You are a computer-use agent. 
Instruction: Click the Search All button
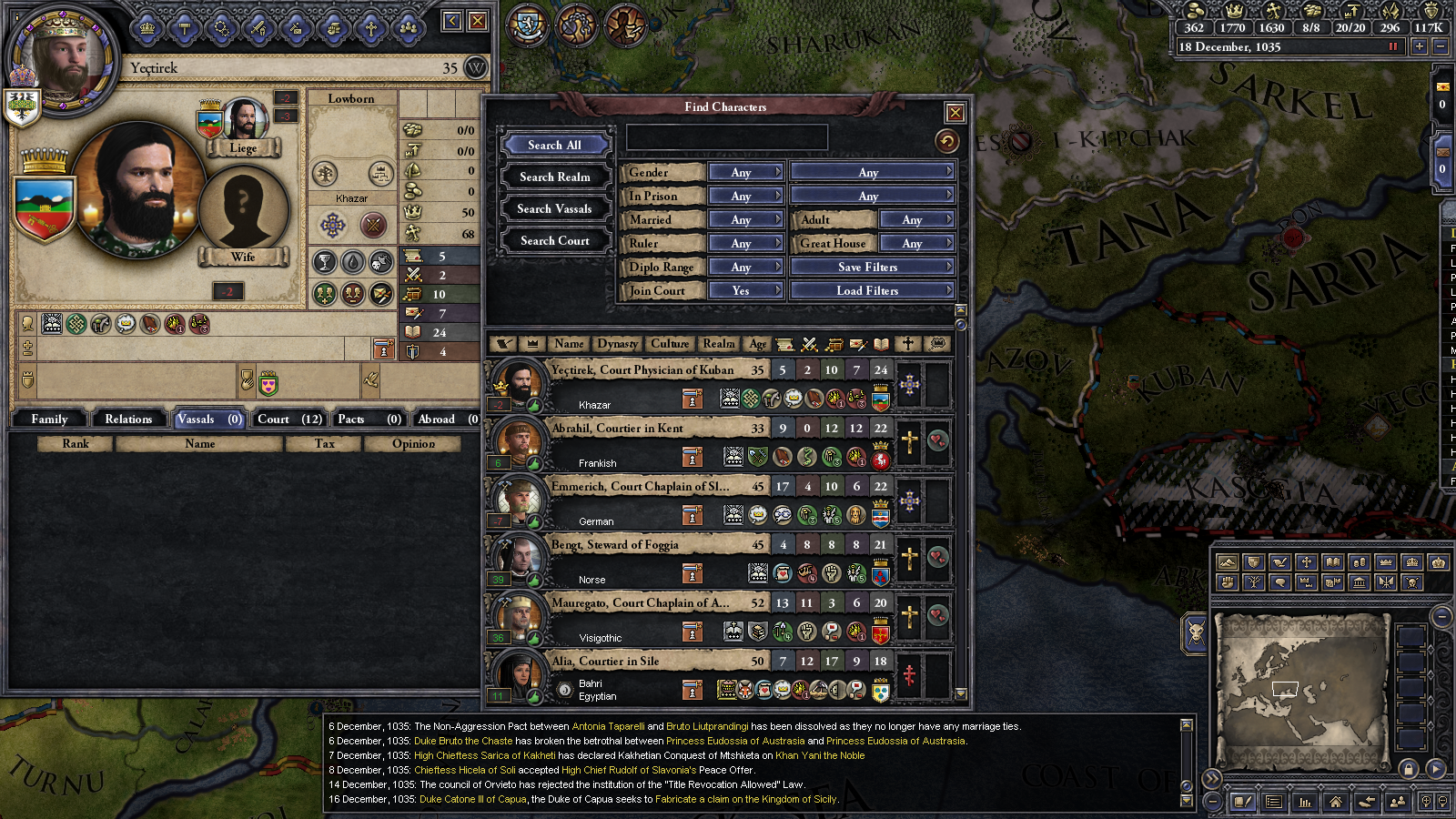click(x=554, y=145)
